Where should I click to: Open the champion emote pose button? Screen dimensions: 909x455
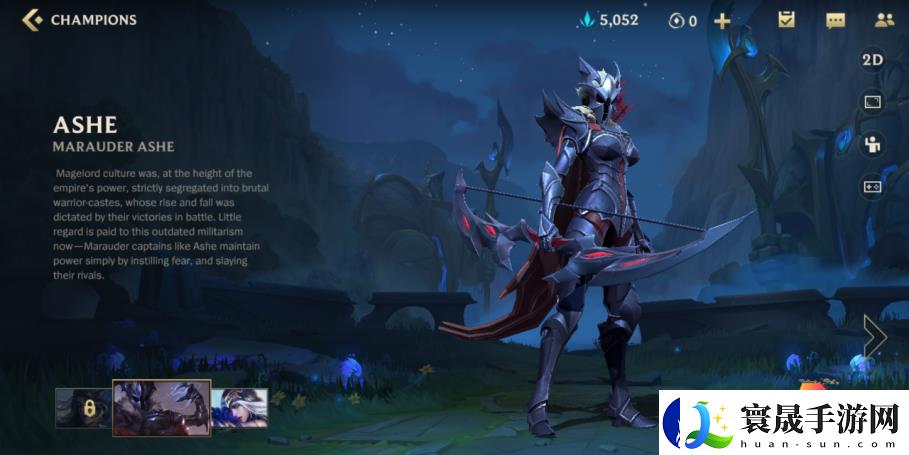(x=872, y=144)
